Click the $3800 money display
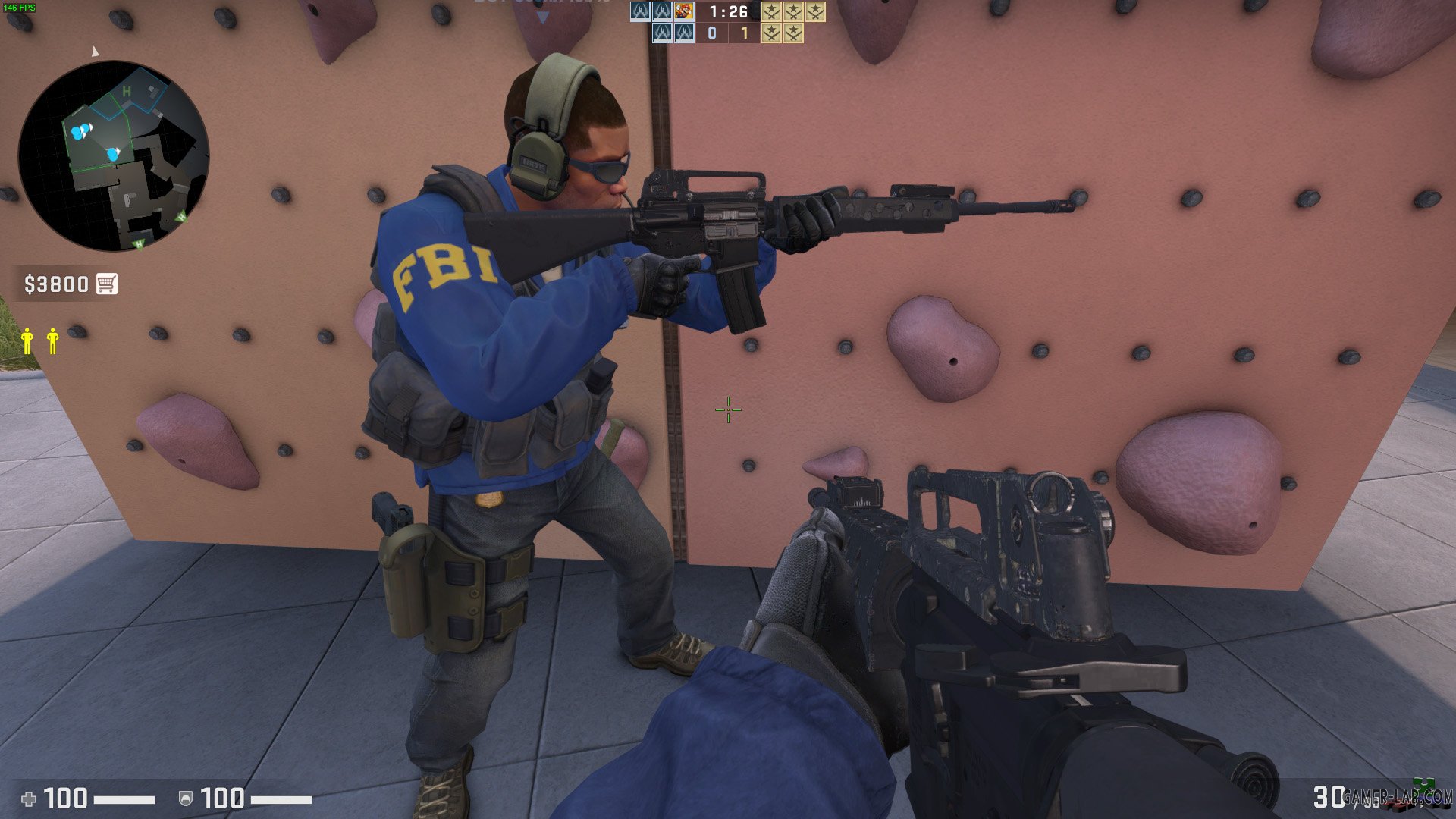This screenshot has height=819, width=1456. pyautogui.click(x=57, y=284)
